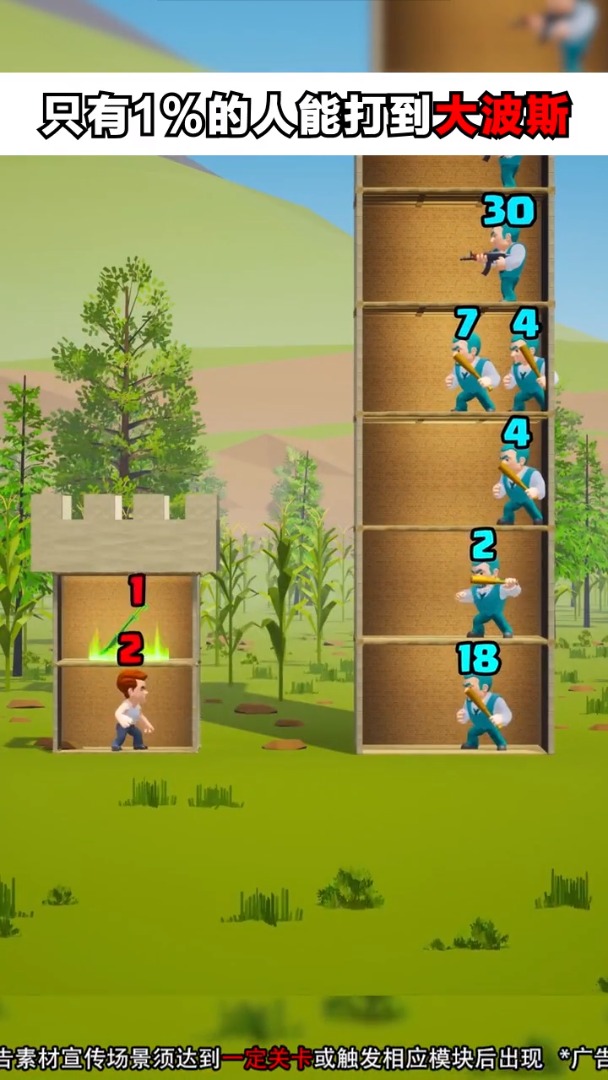Select the room with the lone 4-power enemy

[455, 472]
